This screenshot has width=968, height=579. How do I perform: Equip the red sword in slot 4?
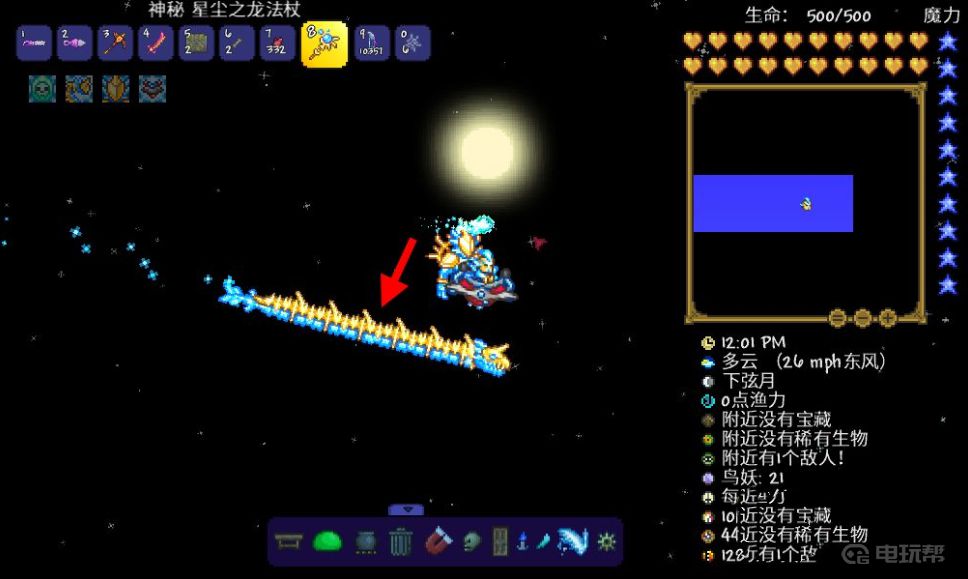tap(156, 44)
